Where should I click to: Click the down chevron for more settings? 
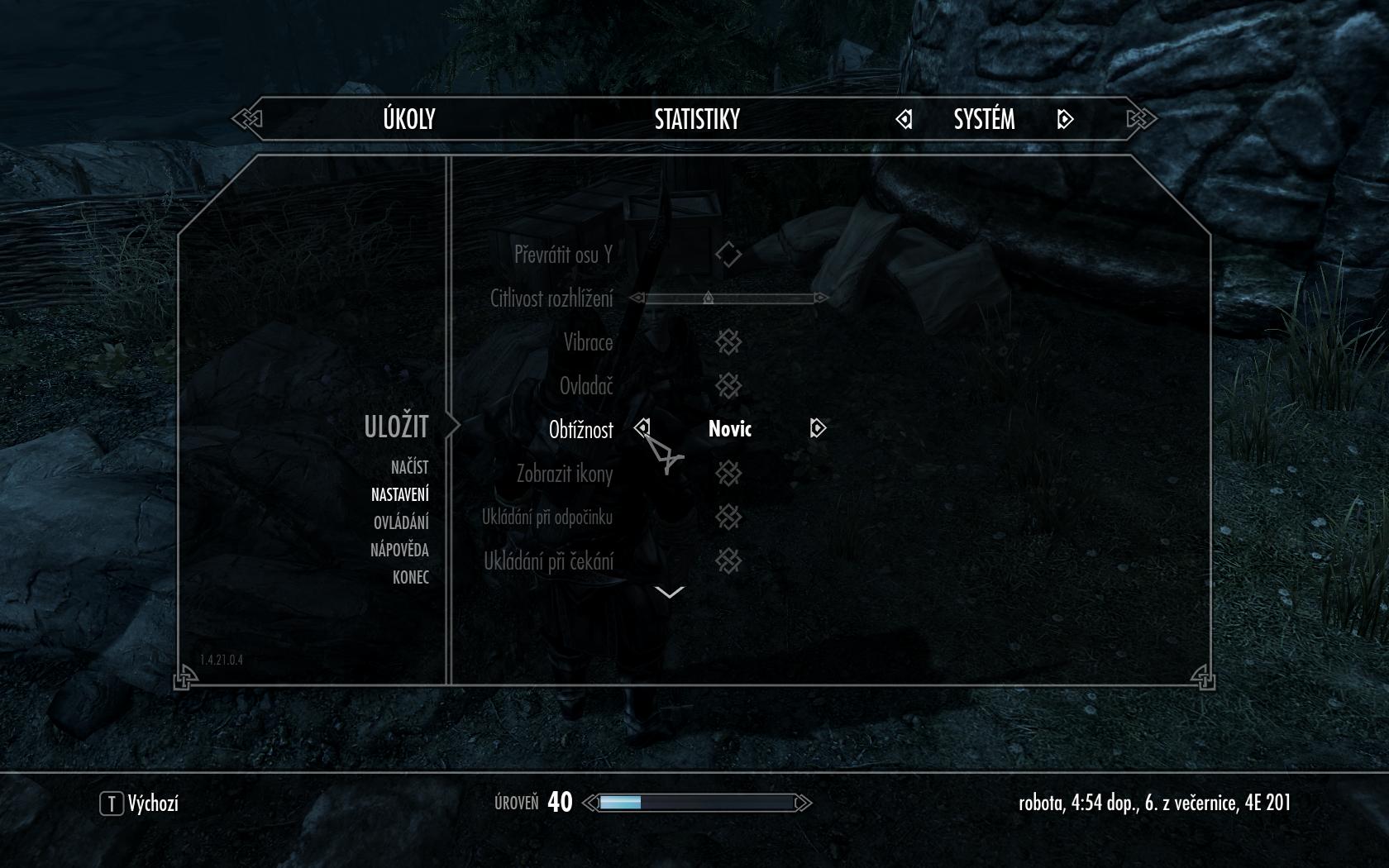click(669, 592)
